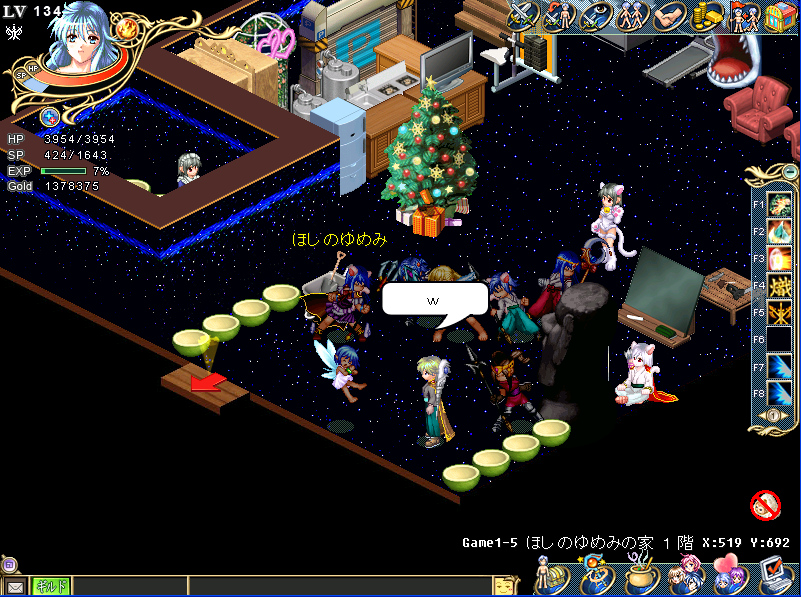Screen dimensions: 801x597
Task: Activate the F1 skill slot
Action: [779, 205]
